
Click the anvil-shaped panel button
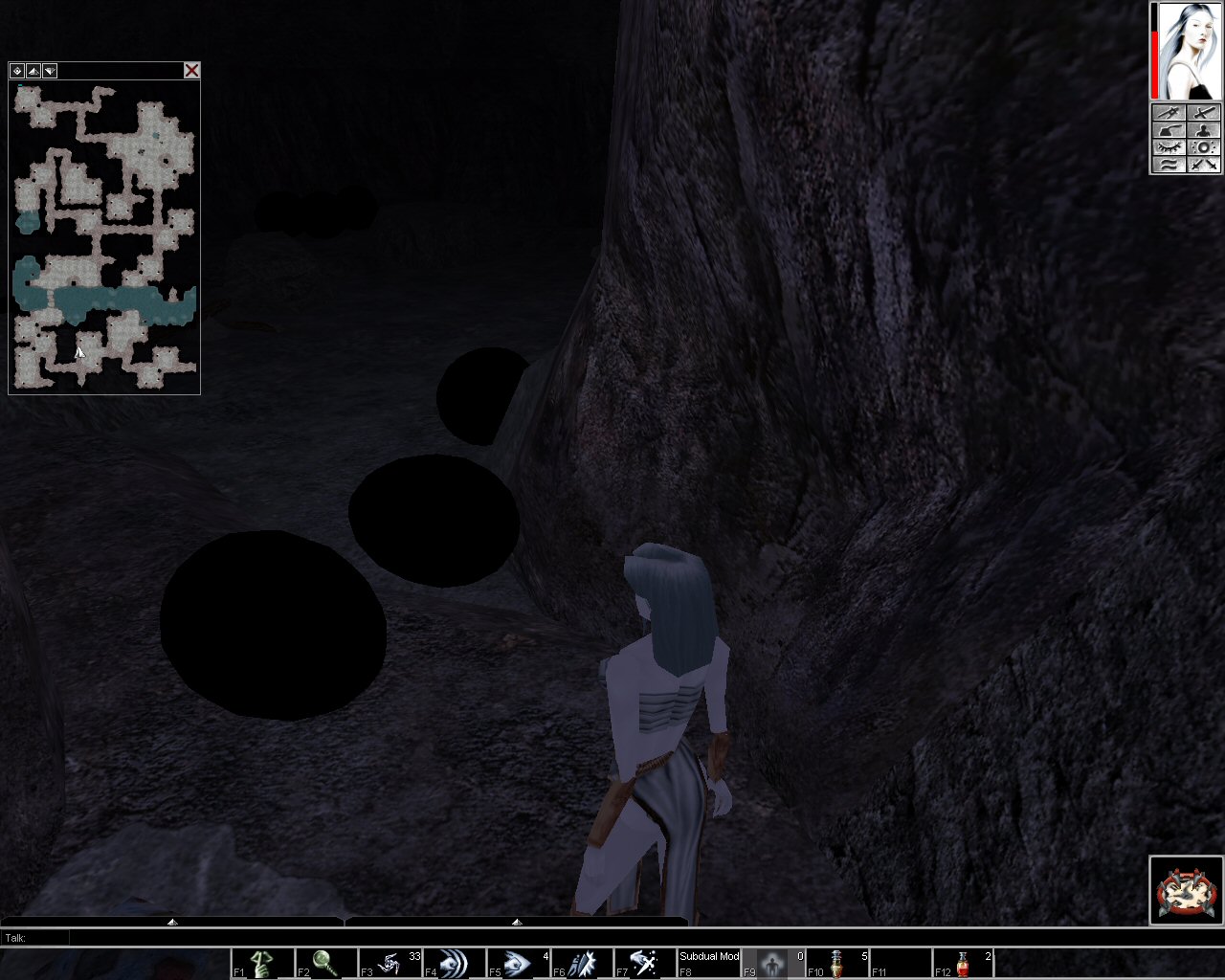click(1169, 131)
